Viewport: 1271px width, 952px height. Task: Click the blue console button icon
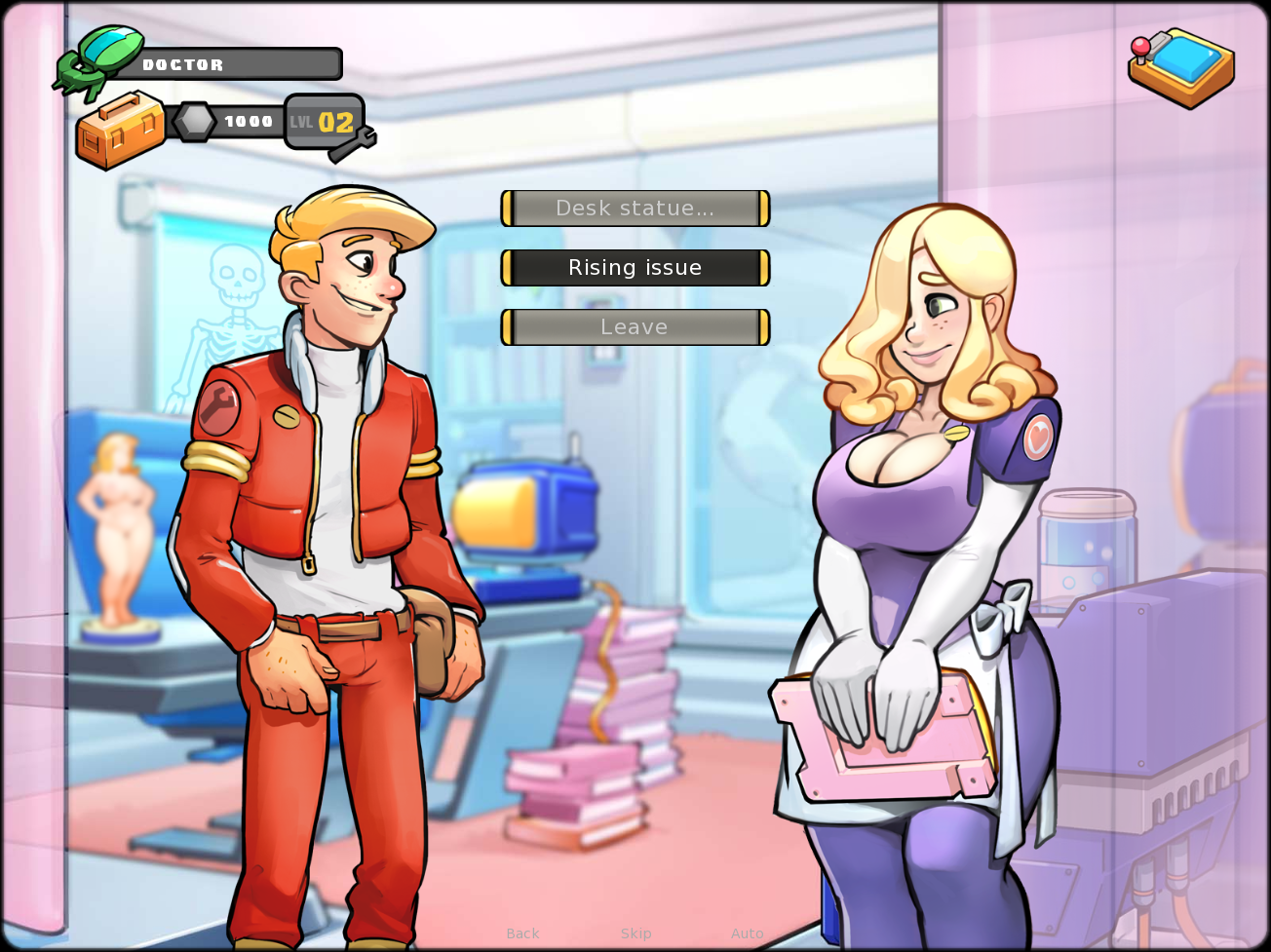[1181, 66]
